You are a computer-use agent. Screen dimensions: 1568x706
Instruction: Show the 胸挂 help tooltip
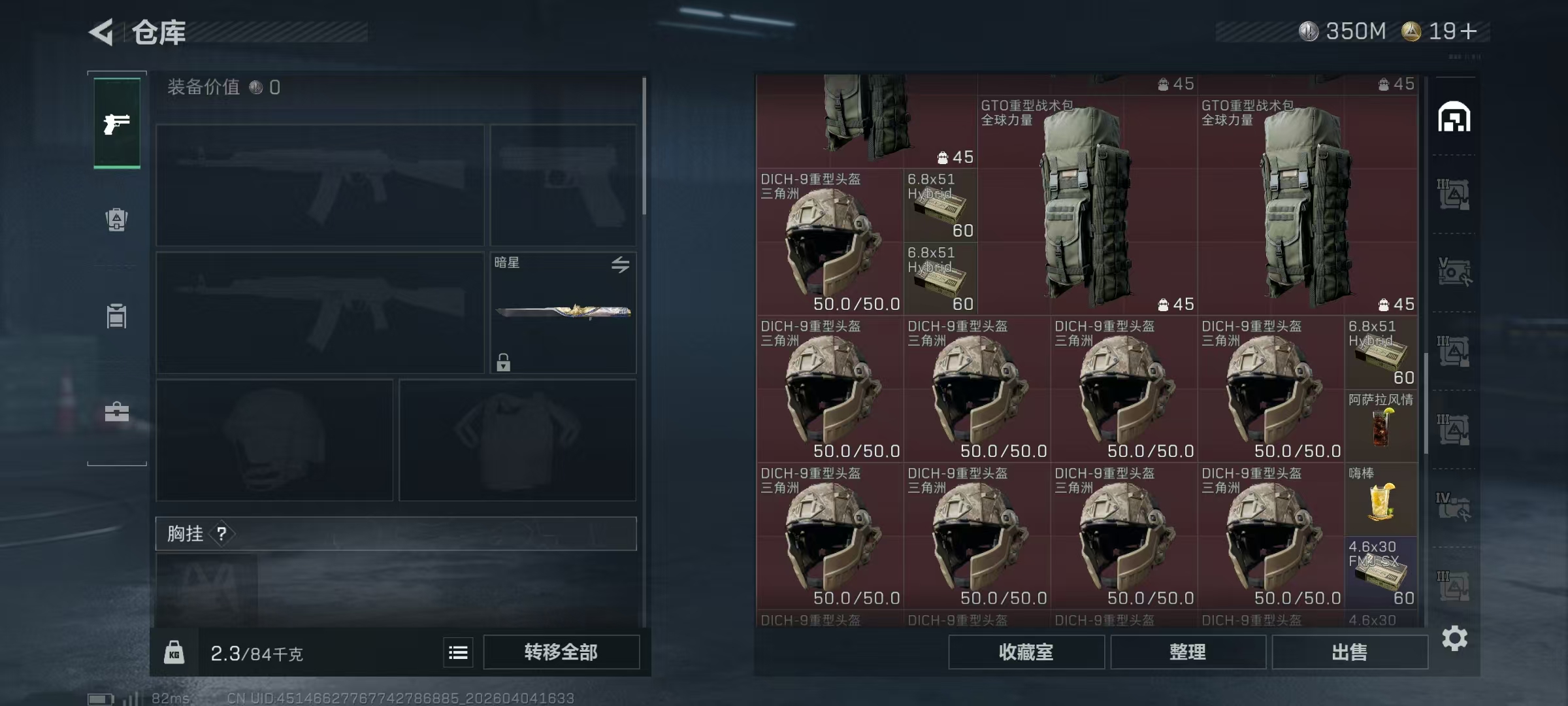pyautogui.click(x=222, y=534)
